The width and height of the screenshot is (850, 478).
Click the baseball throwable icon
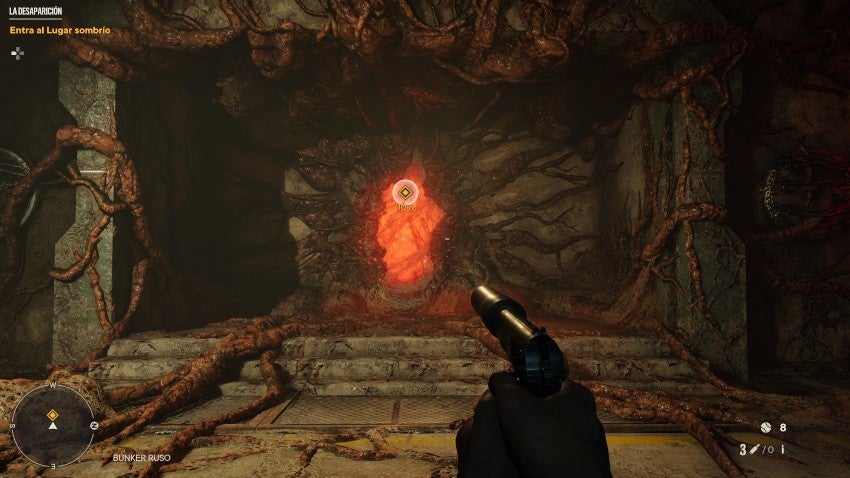765,427
